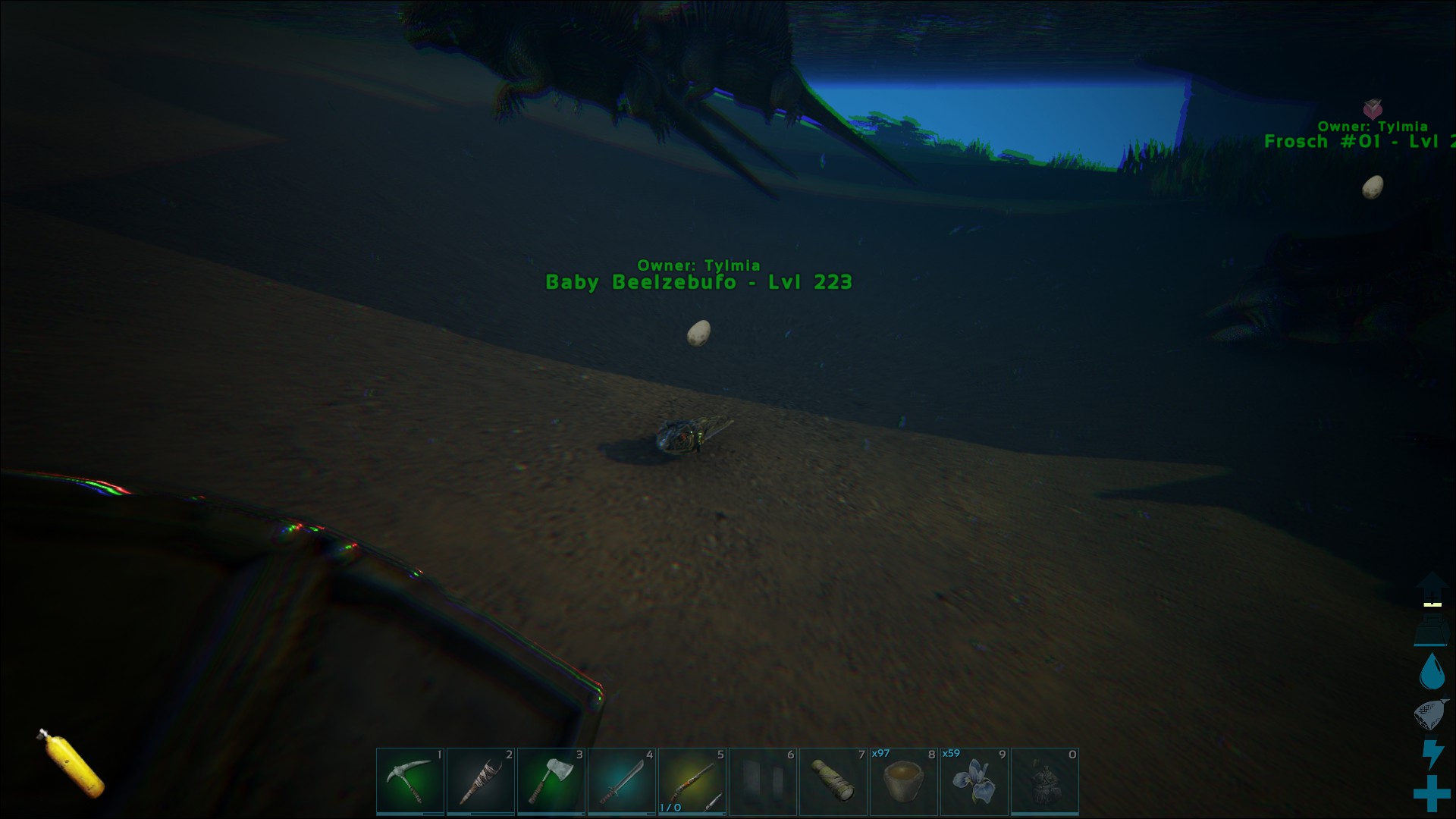
Task: Select the x59 blue flower slot
Action: [974, 781]
